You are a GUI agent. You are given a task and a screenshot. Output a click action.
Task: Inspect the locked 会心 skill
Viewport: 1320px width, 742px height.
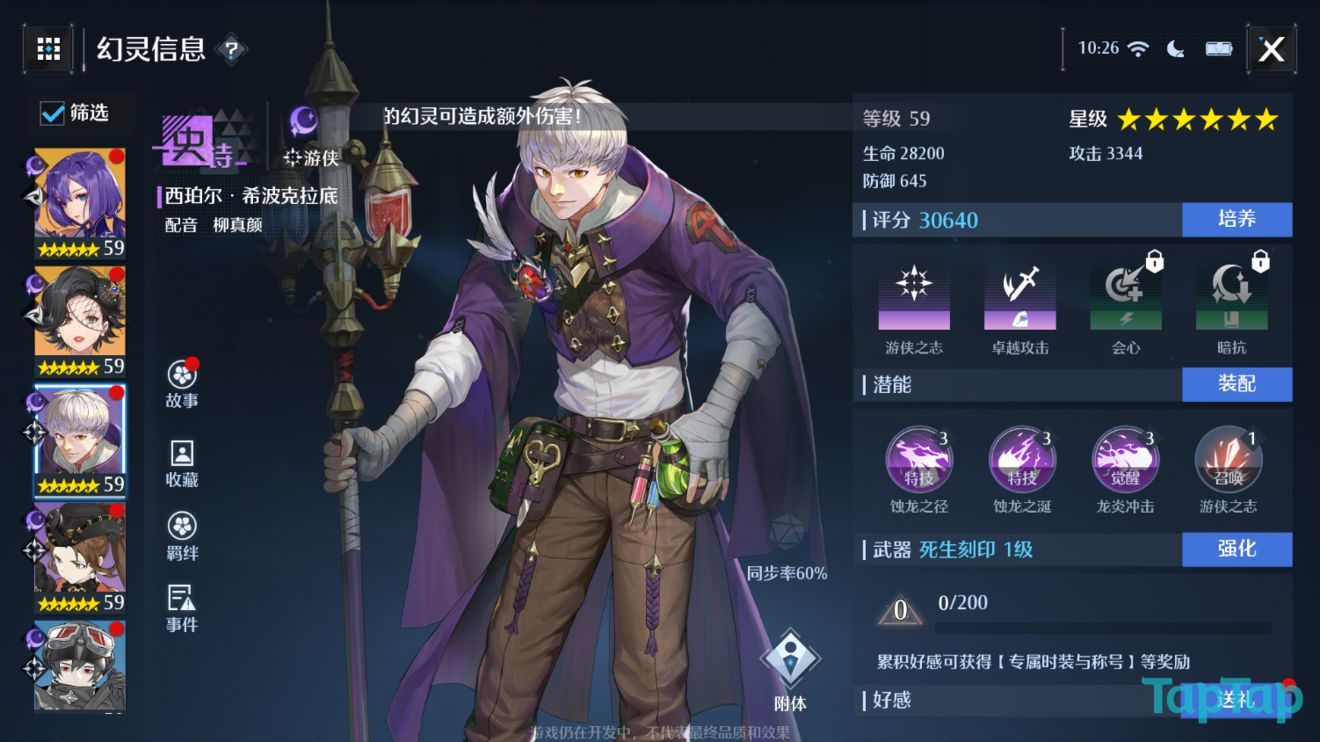tap(1125, 290)
